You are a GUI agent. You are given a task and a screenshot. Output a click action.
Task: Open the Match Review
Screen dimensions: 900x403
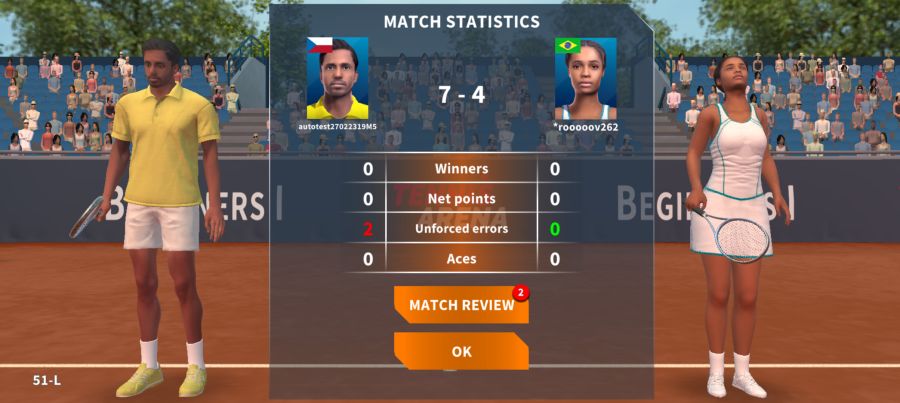(461, 305)
